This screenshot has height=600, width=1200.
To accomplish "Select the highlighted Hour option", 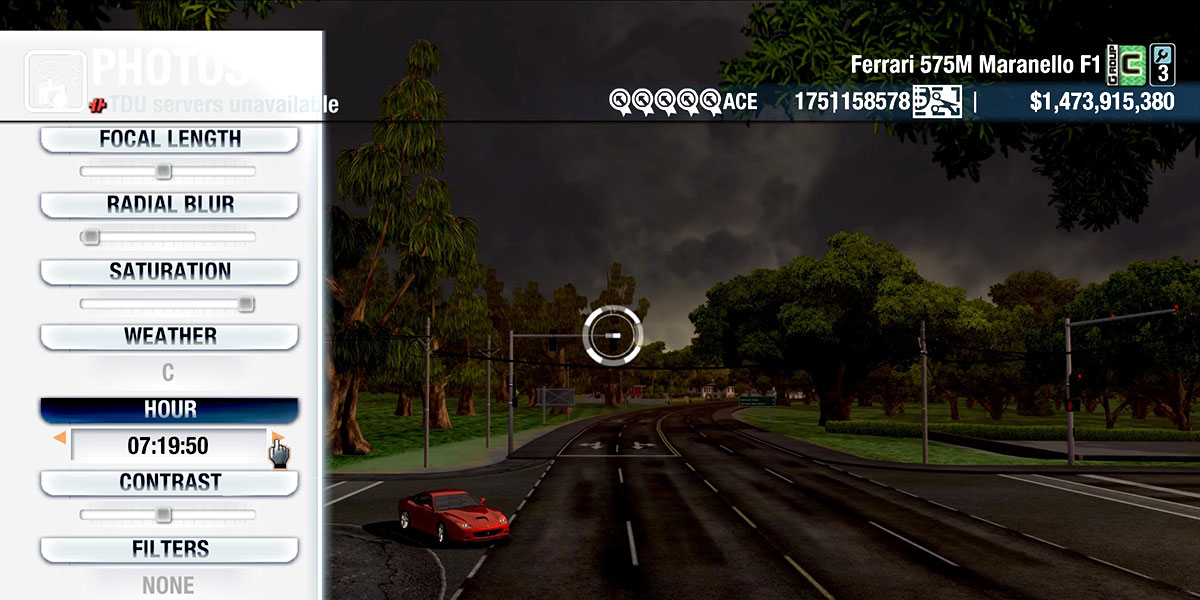I will tap(169, 410).
